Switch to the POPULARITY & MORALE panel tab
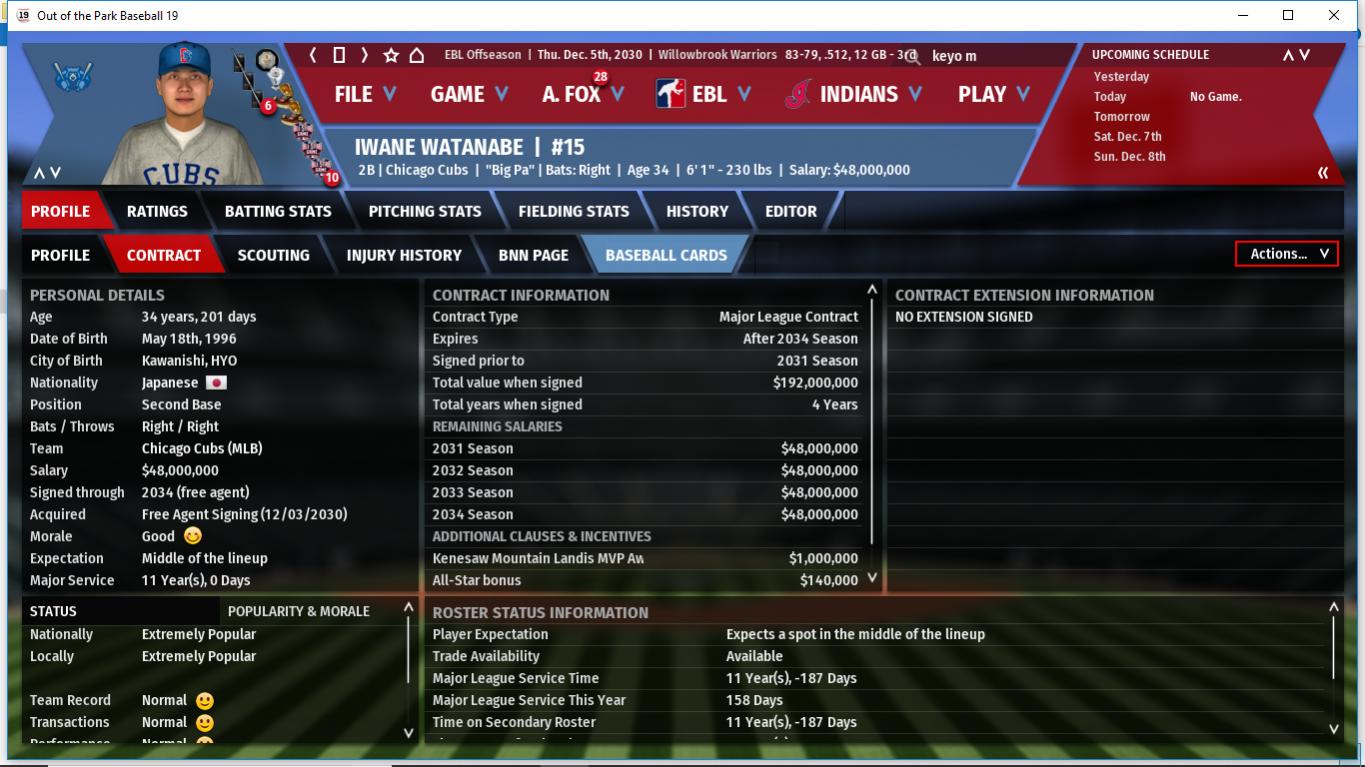 point(299,611)
